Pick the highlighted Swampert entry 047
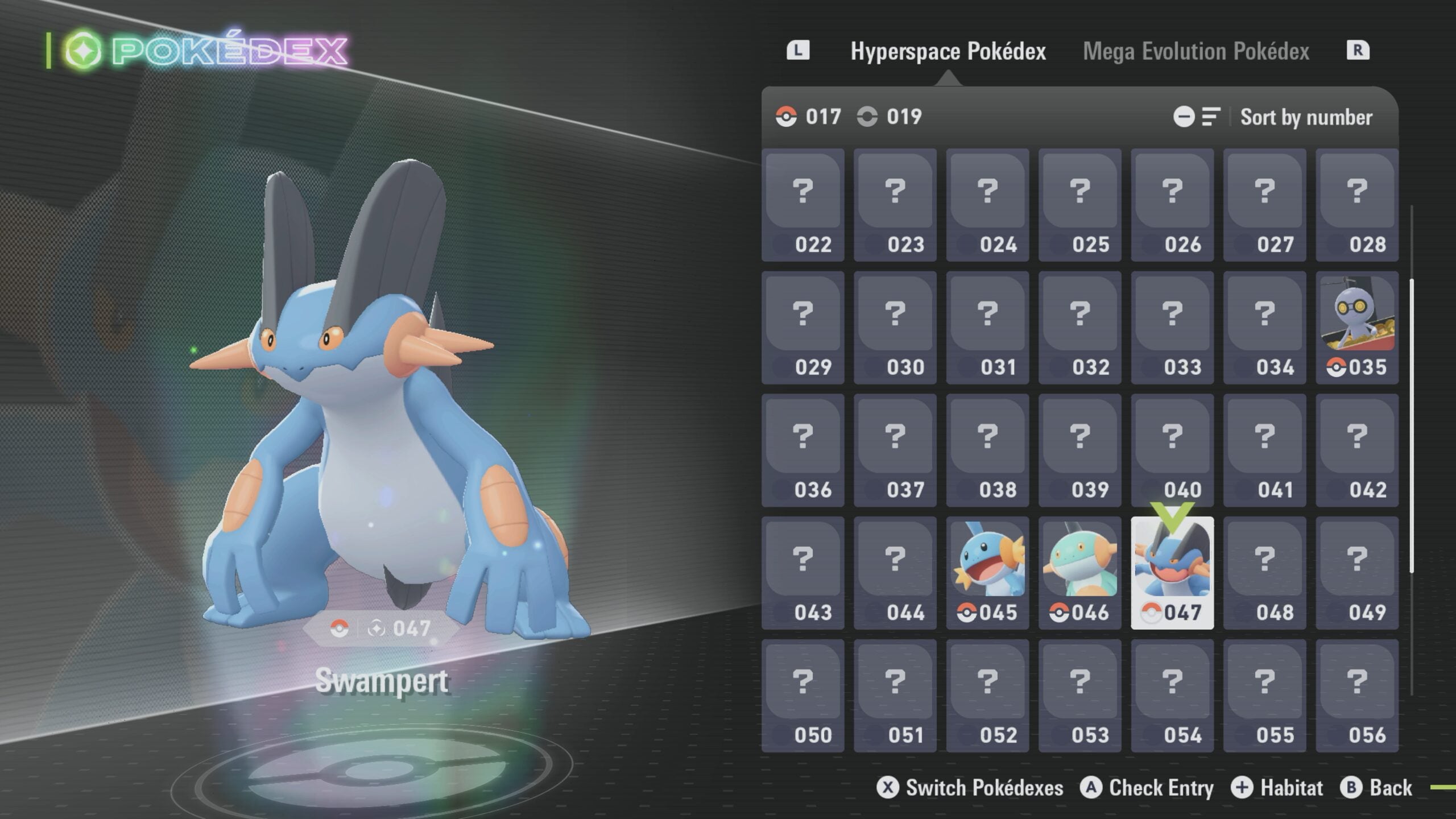Image resolution: width=1456 pixels, height=819 pixels. tap(1172, 572)
